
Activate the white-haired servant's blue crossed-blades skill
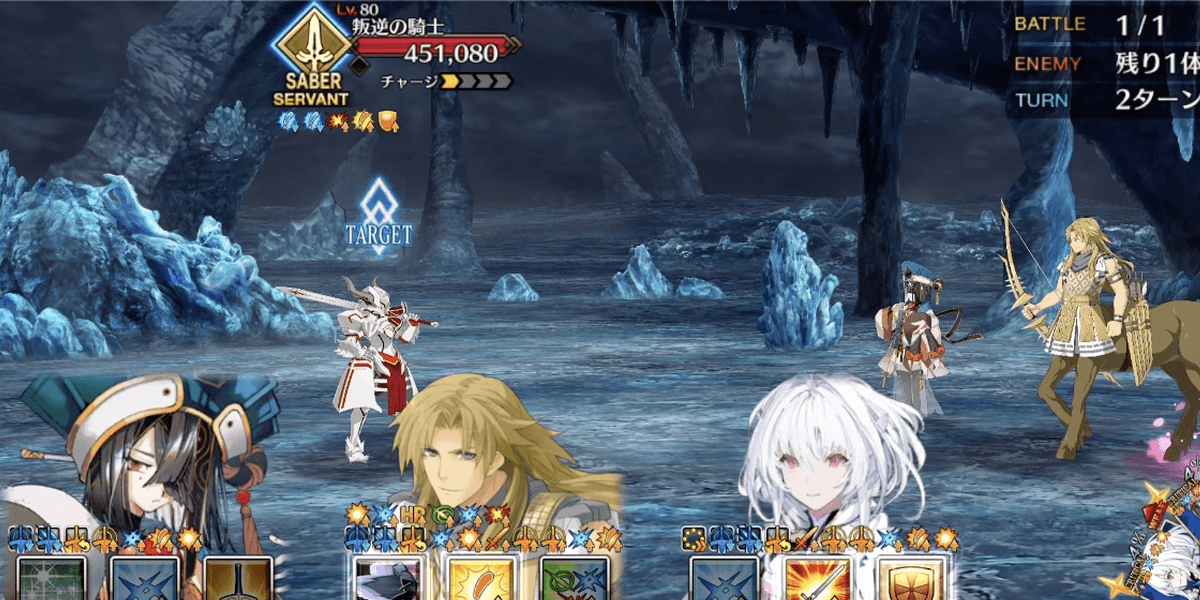click(x=724, y=580)
